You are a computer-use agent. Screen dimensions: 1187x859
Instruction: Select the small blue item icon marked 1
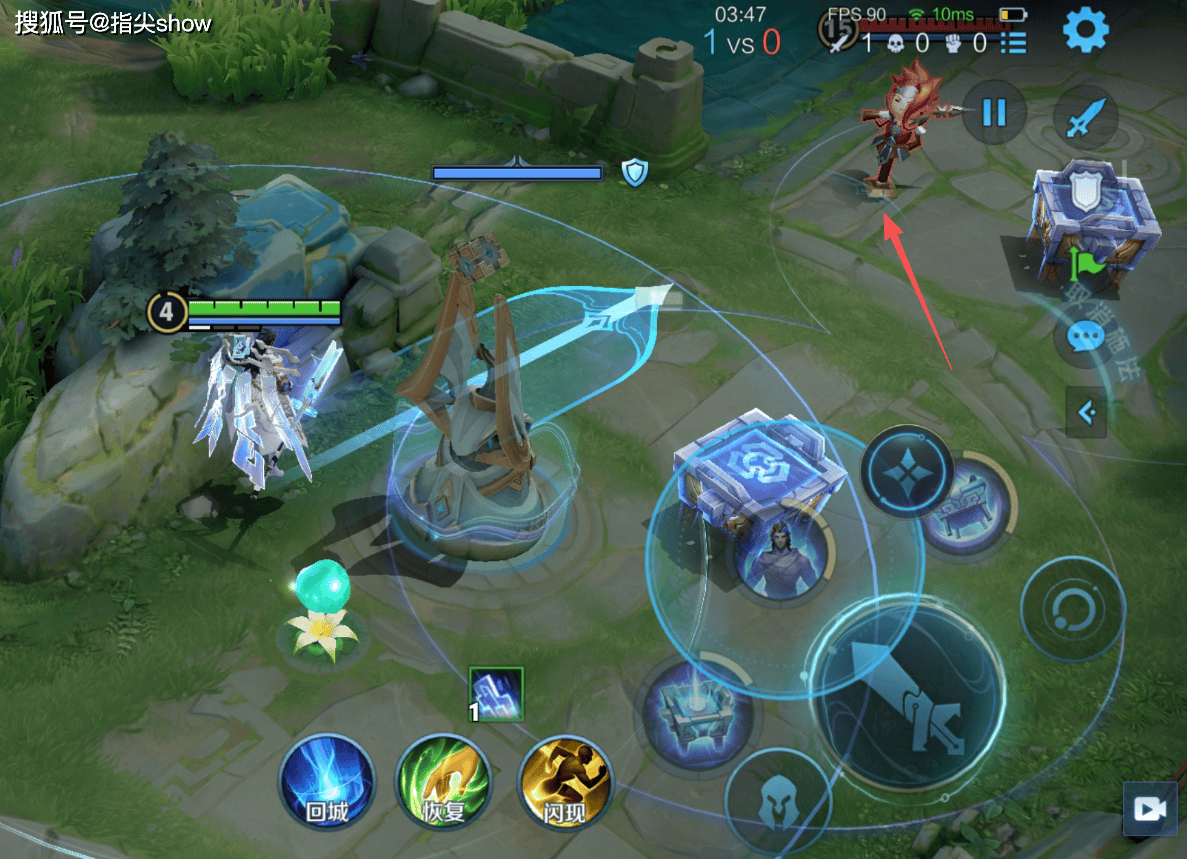click(x=497, y=694)
